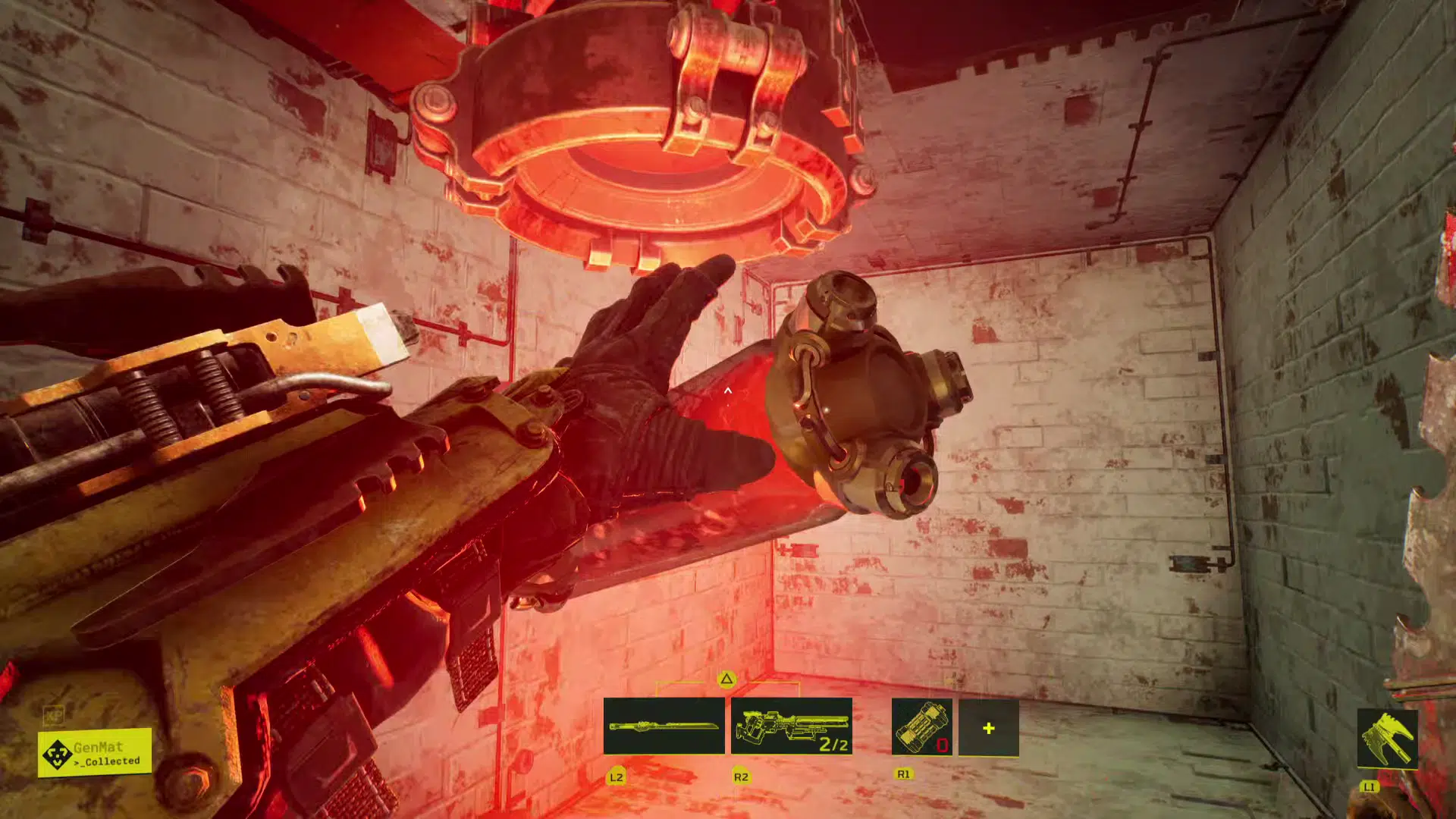Open the empty plus item slot
The height and width of the screenshot is (819, 1456).
(x=988, y=728)
